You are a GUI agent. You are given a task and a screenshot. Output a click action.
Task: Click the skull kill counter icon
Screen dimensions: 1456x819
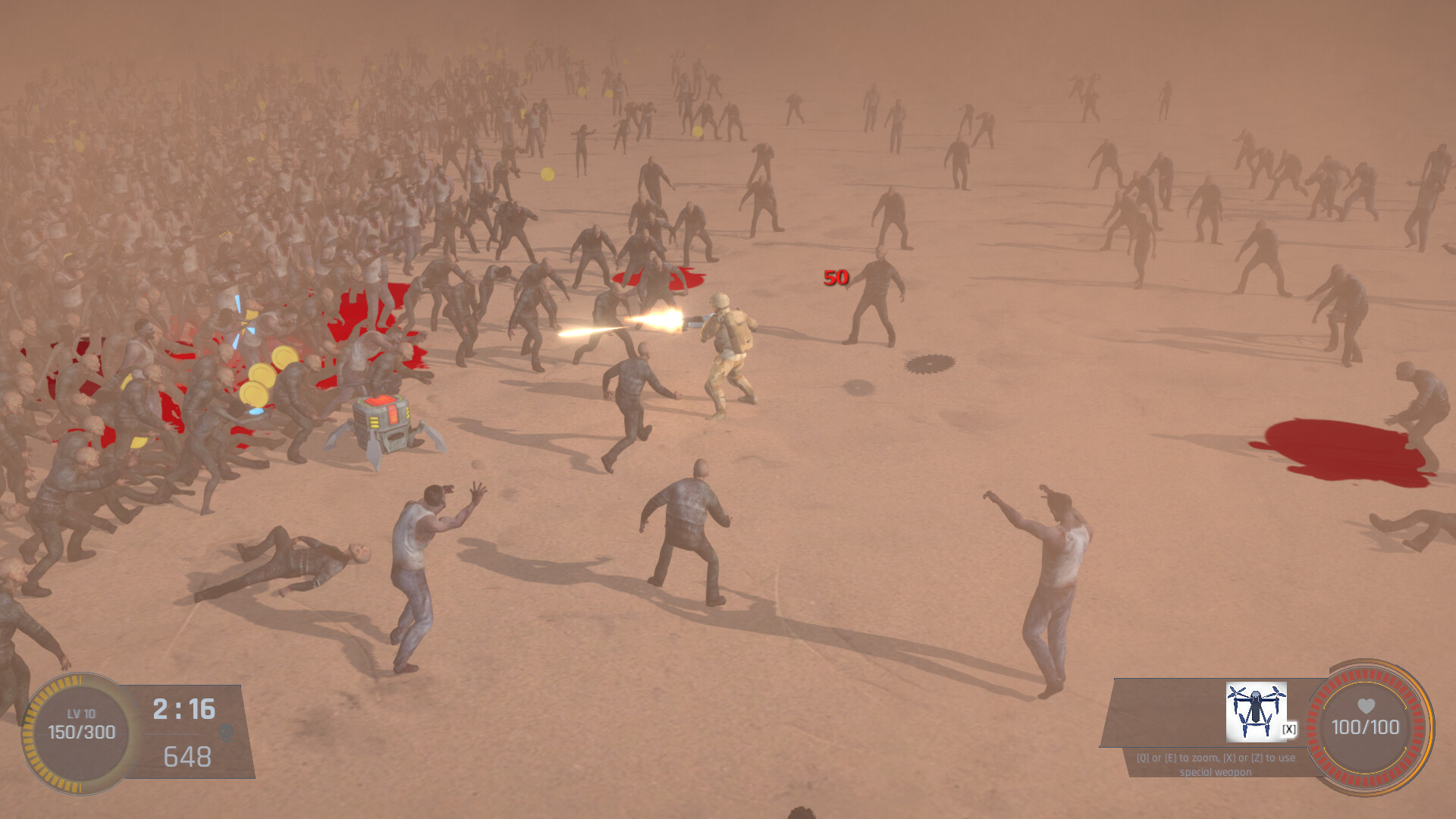[225, 733]
